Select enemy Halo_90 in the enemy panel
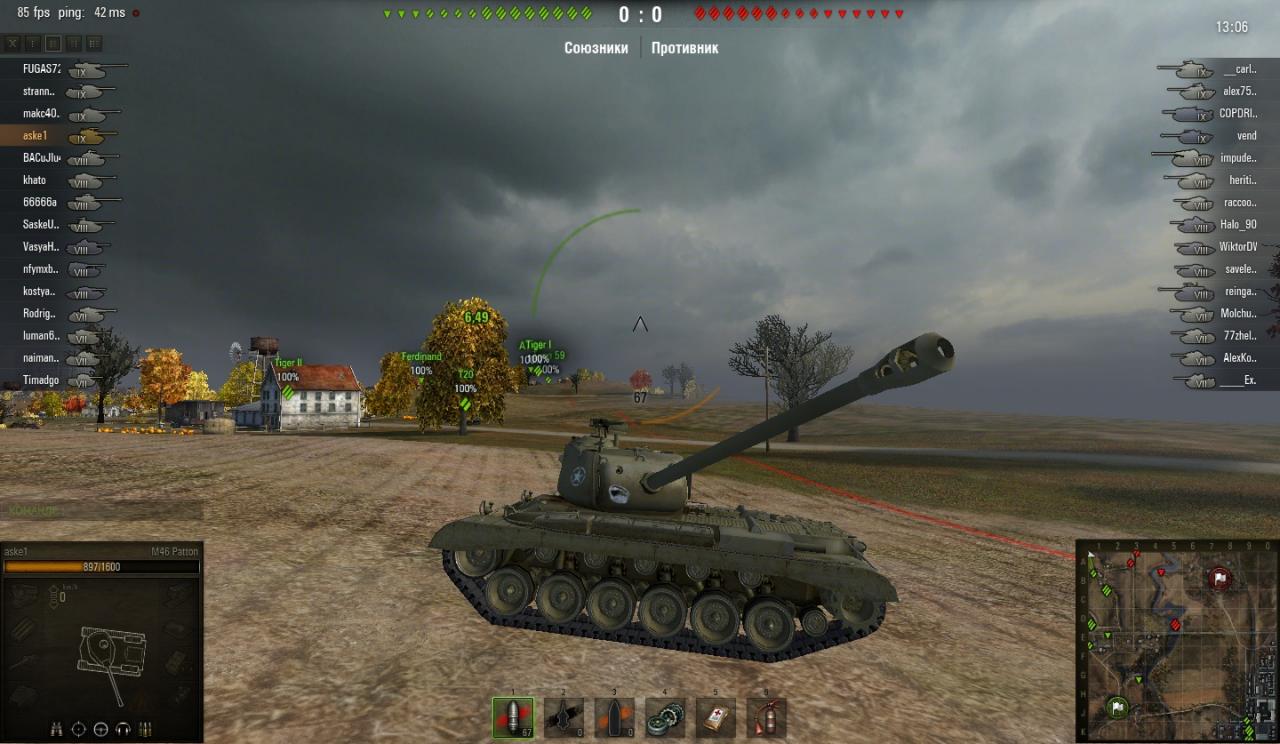Image resolution: width=1280 pixels, height=744 pixels. point(1238,225)
